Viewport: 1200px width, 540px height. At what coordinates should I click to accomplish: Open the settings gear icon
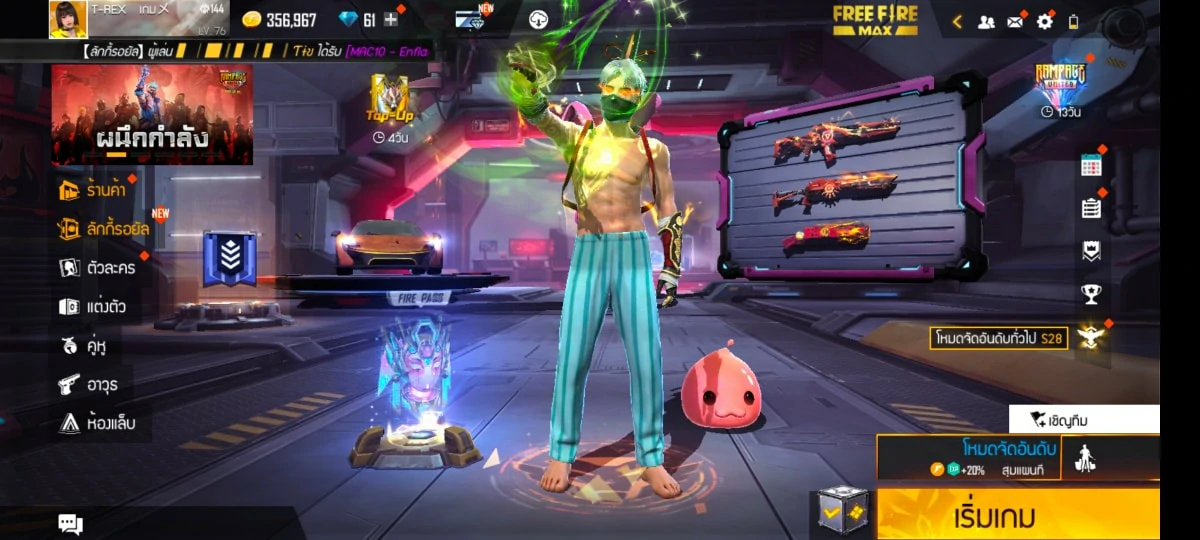[x=1045, y=21]
